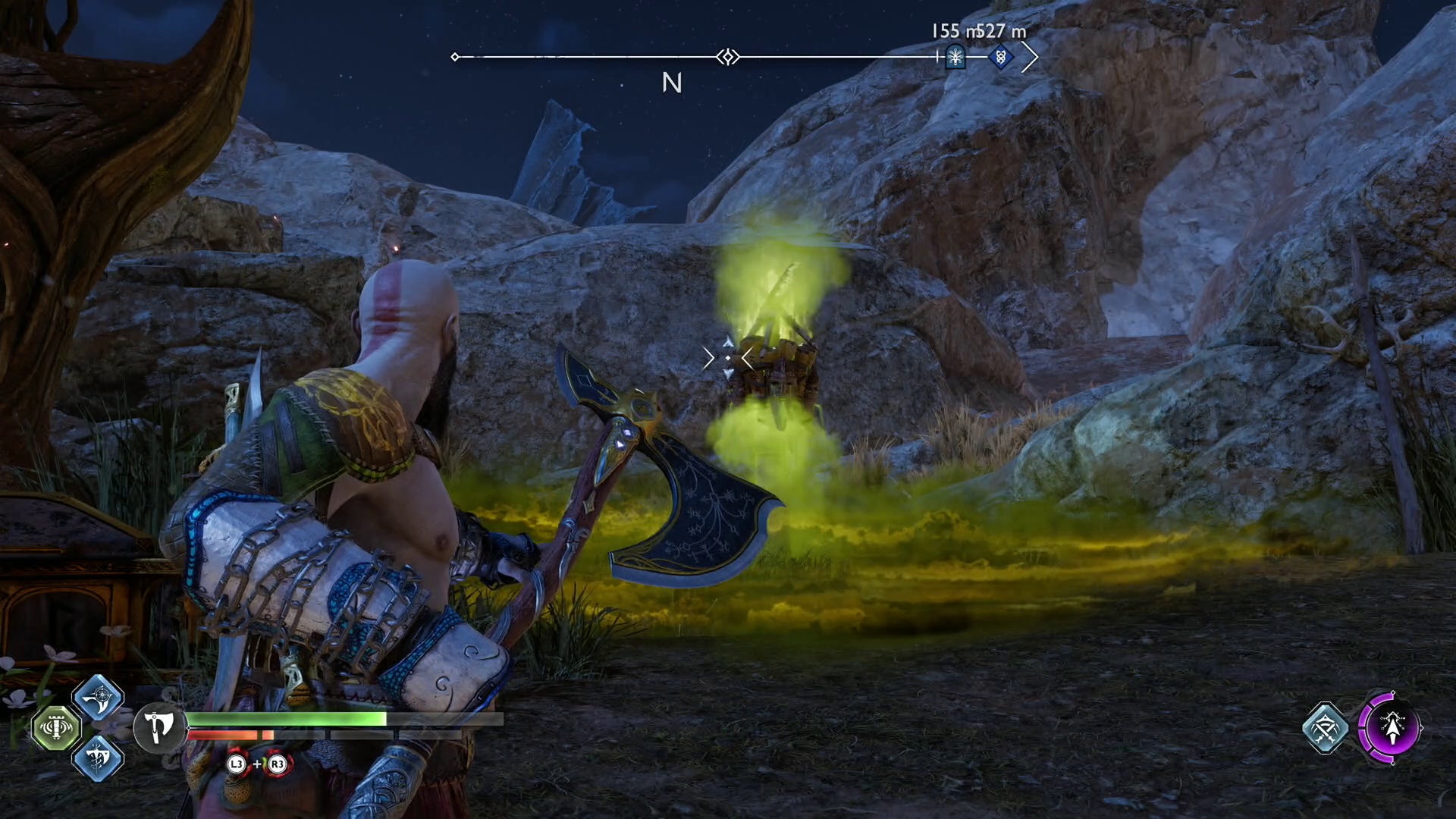Click the mystic gateway marker on compass
The width and height of the screenshot is (1456, 819).
(x=955, y=57)
